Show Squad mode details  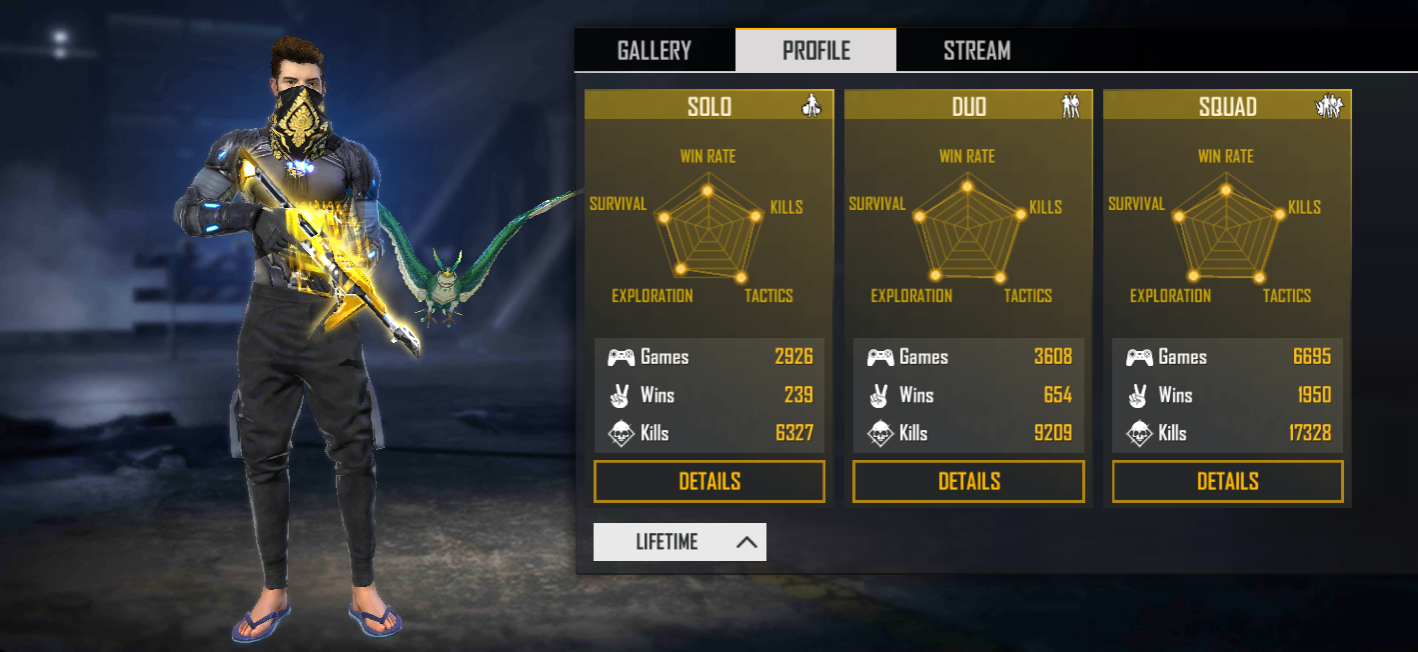click(1227, 481)
